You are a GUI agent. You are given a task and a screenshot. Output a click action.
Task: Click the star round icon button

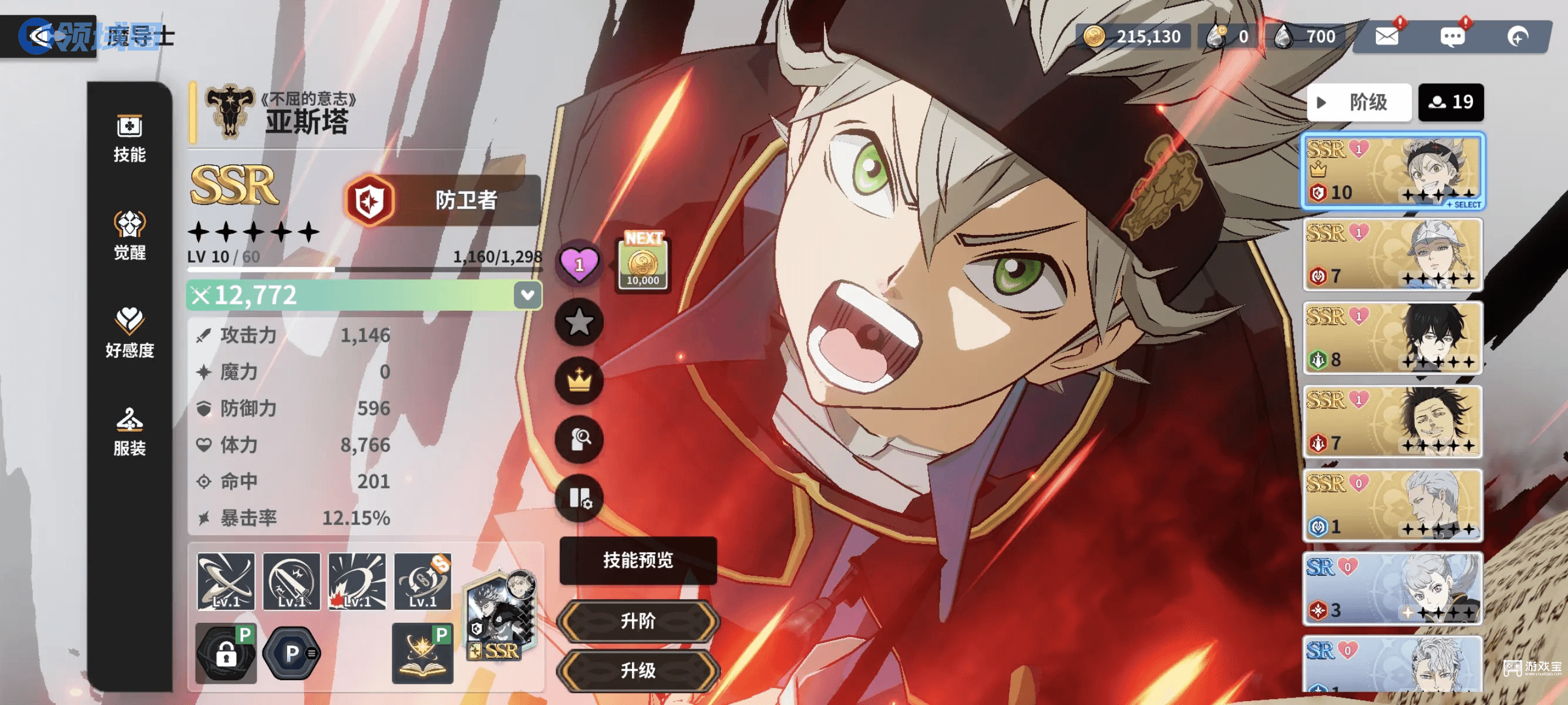tap(579, 322)
